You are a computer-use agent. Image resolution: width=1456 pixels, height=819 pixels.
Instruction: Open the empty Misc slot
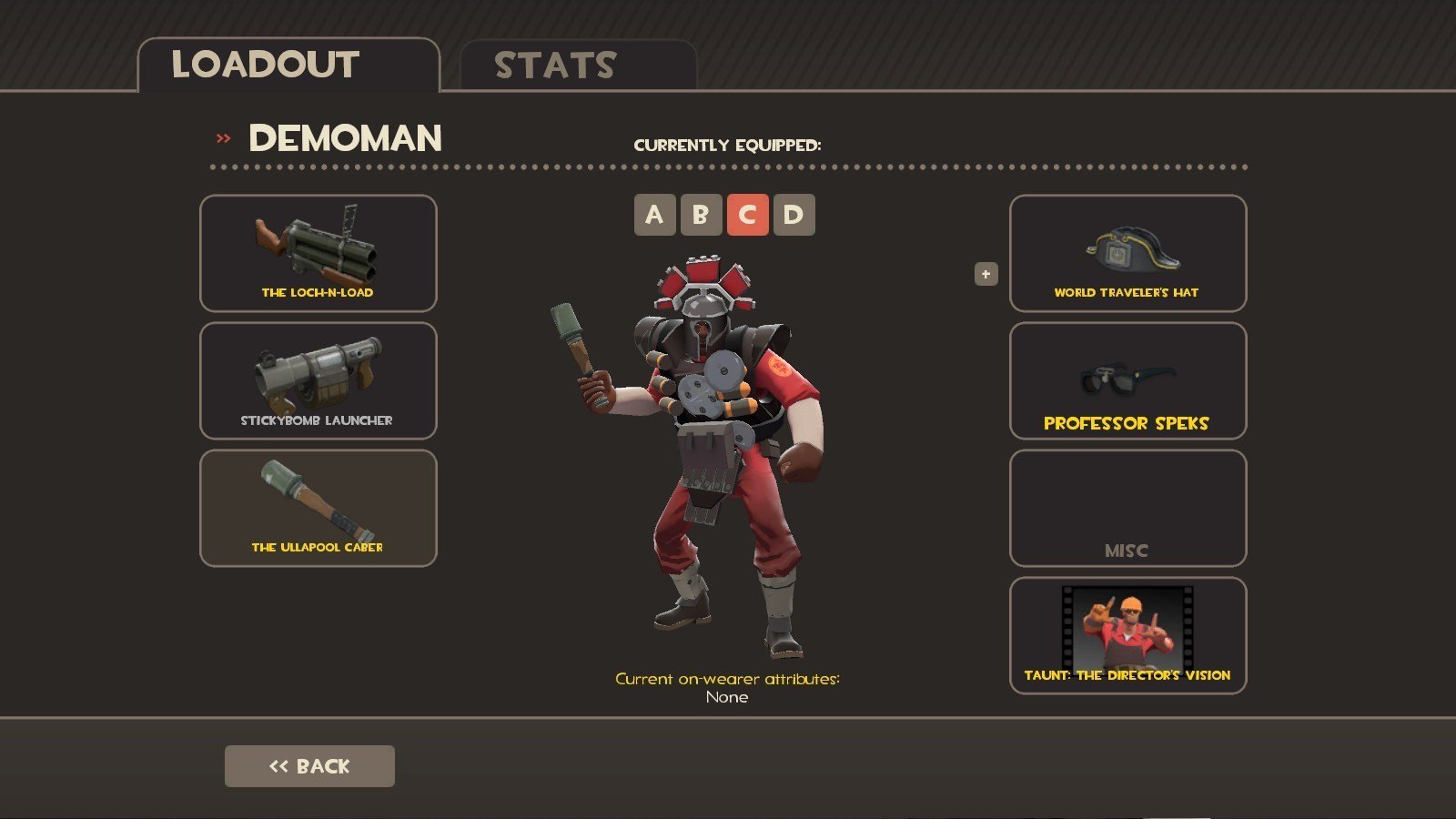click(x=1127, y=508)
